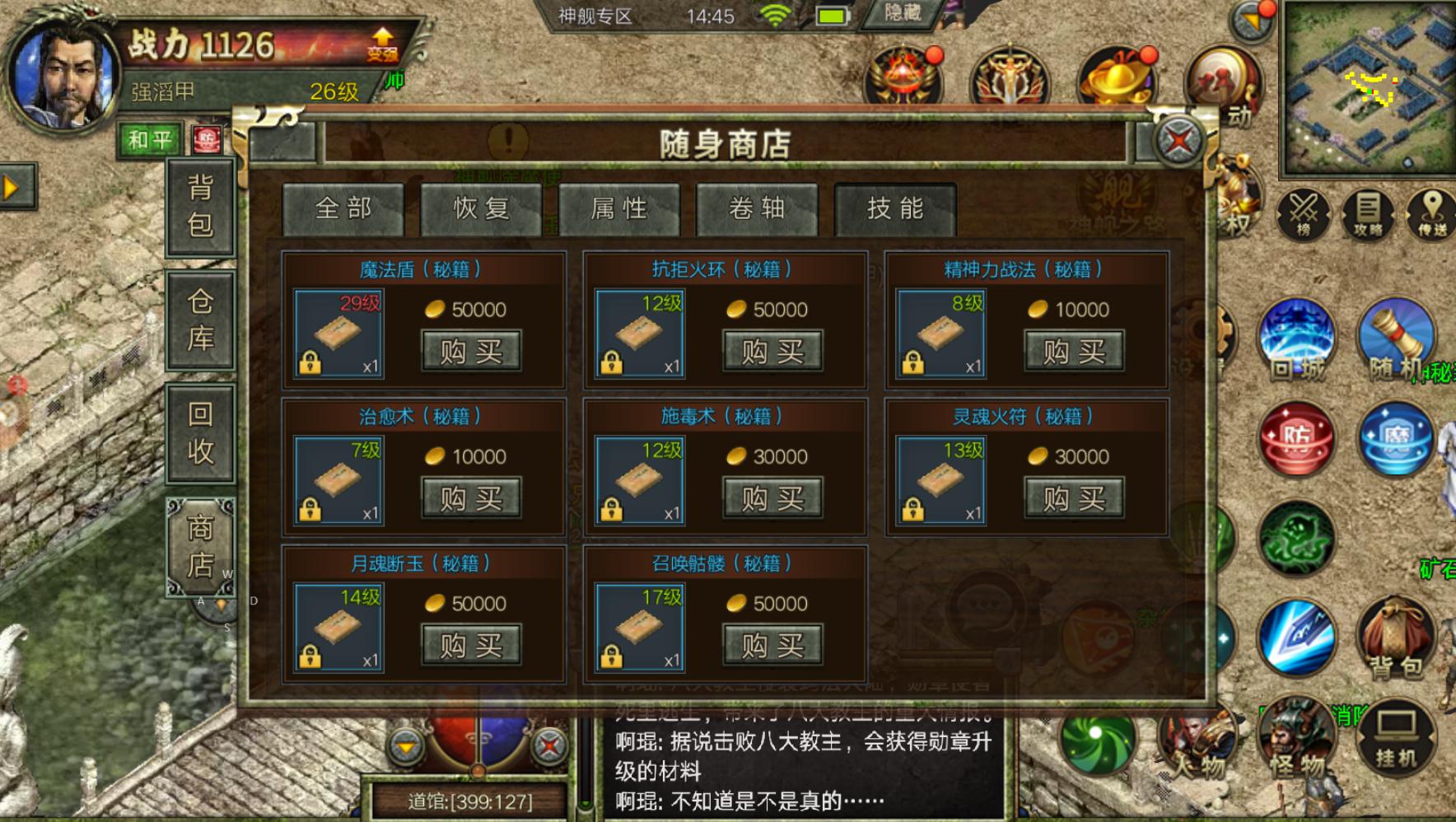Viewport: 1456px width, 822px height.
Task: Buy the 治愈术 secret book
Action: 469,497
